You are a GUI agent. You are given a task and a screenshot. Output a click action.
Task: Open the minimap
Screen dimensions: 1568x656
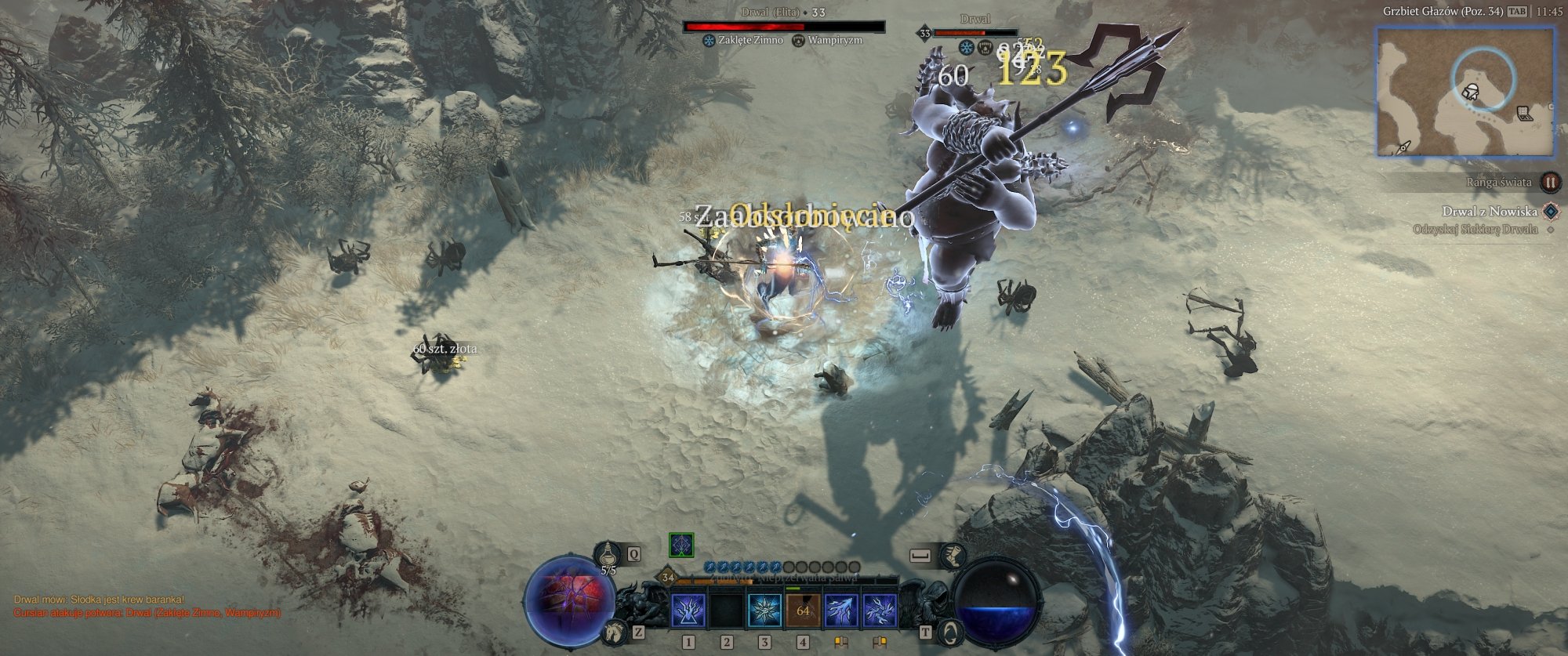[x=1465, y=91]
